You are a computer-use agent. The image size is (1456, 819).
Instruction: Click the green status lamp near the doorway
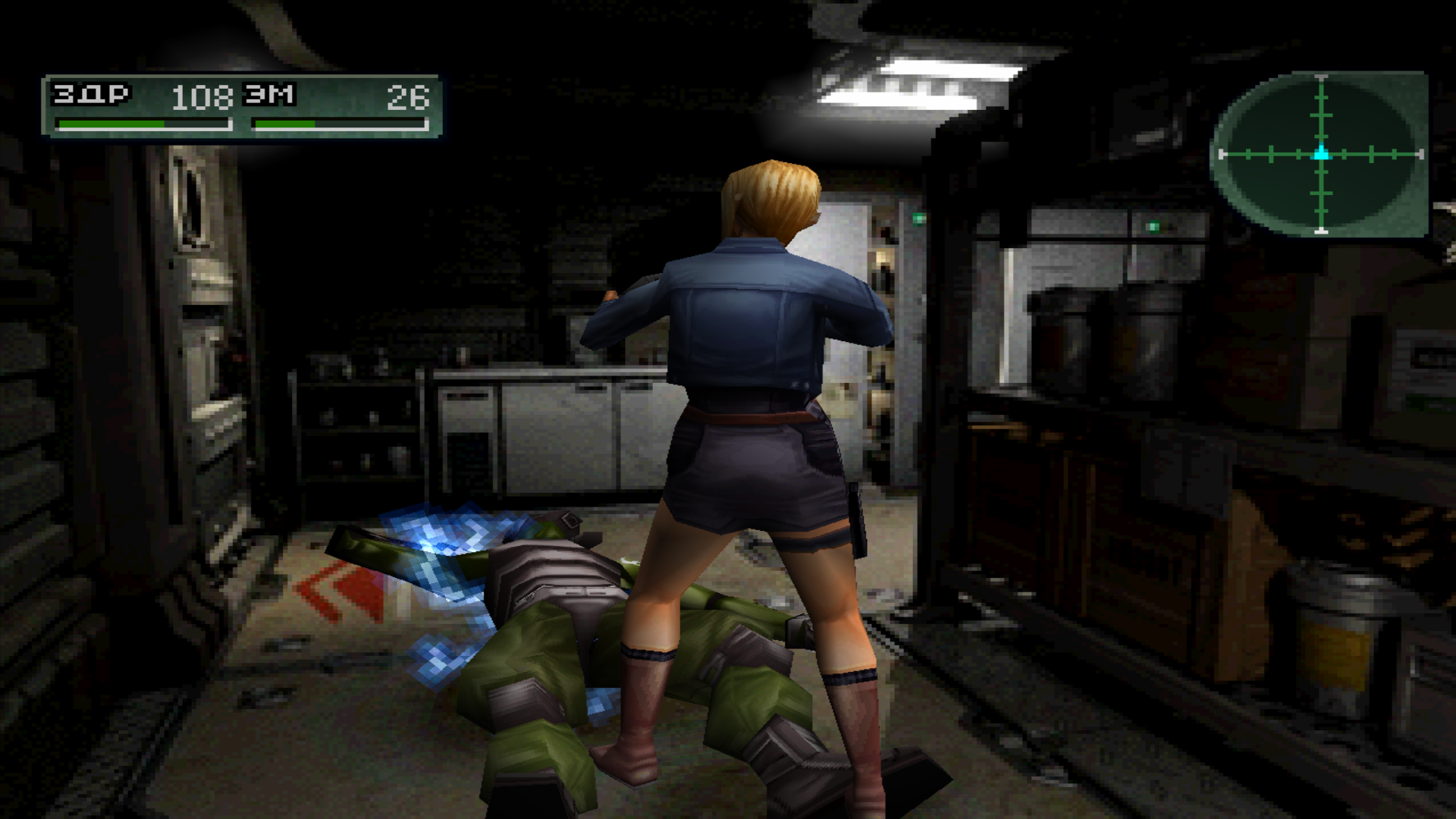(x=917, y=220)
